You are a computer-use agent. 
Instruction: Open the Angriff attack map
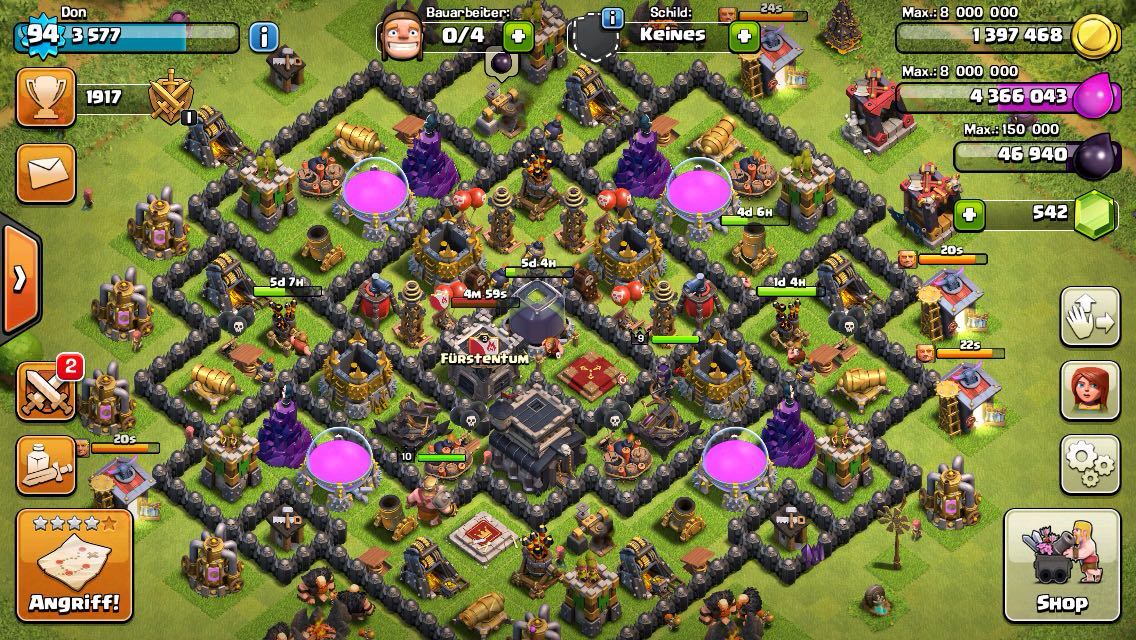tap(74, 565)
